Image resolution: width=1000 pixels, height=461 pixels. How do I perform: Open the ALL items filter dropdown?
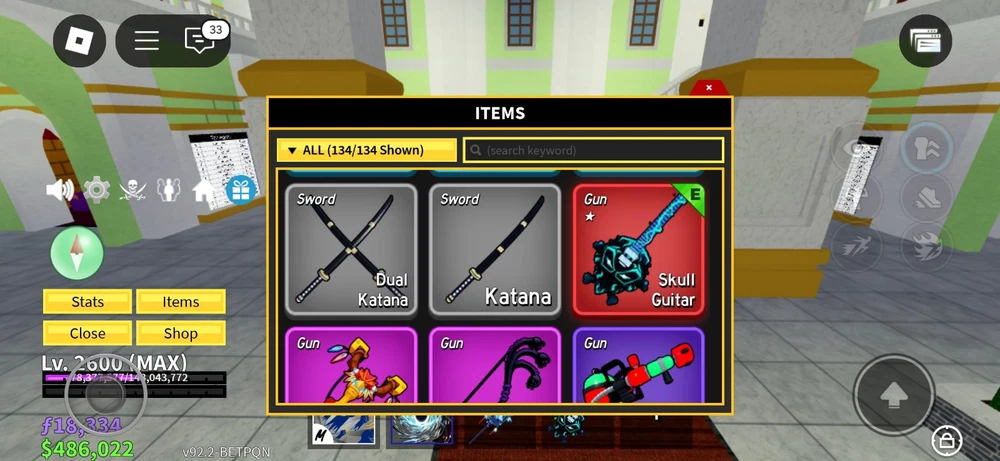(x=366, y=150)
